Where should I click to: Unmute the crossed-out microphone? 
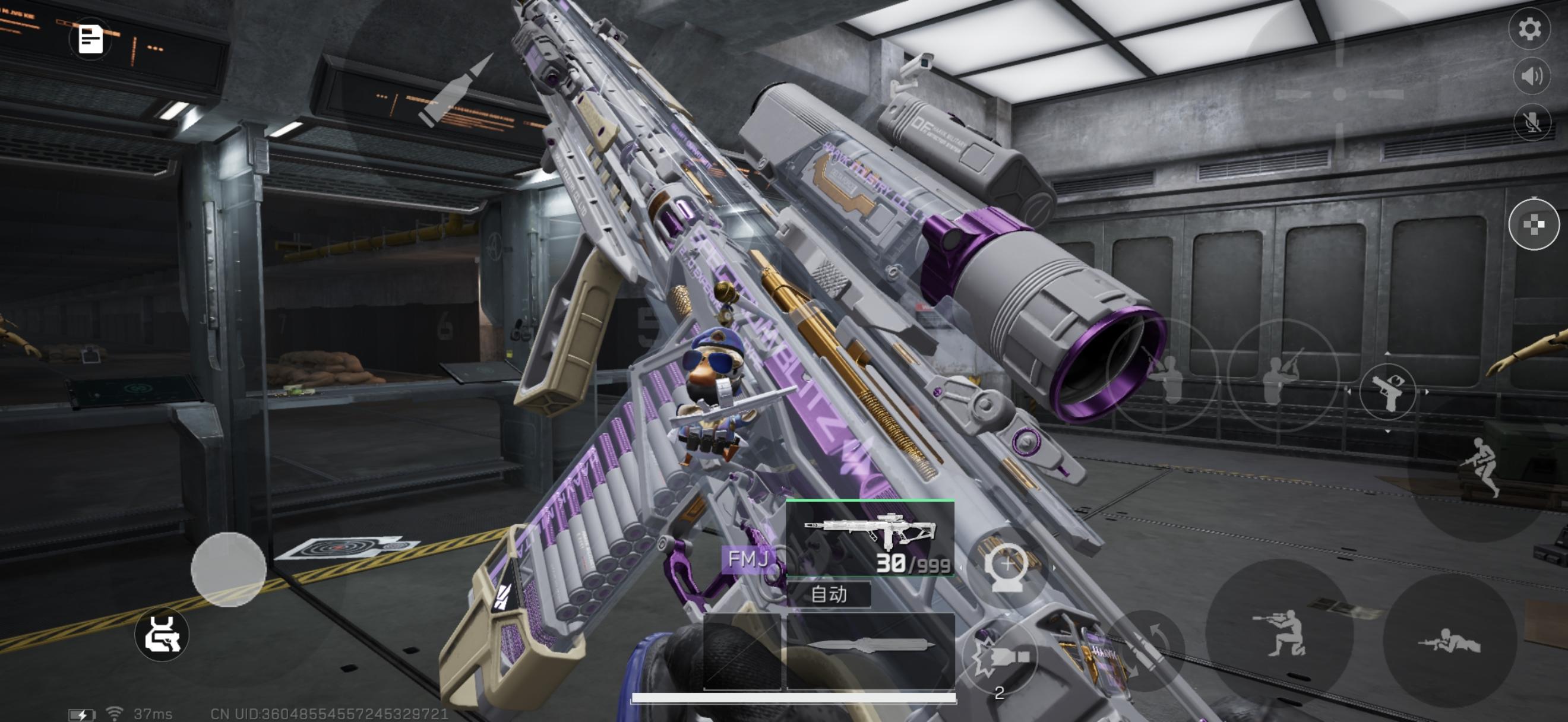tap(1532, 123)
